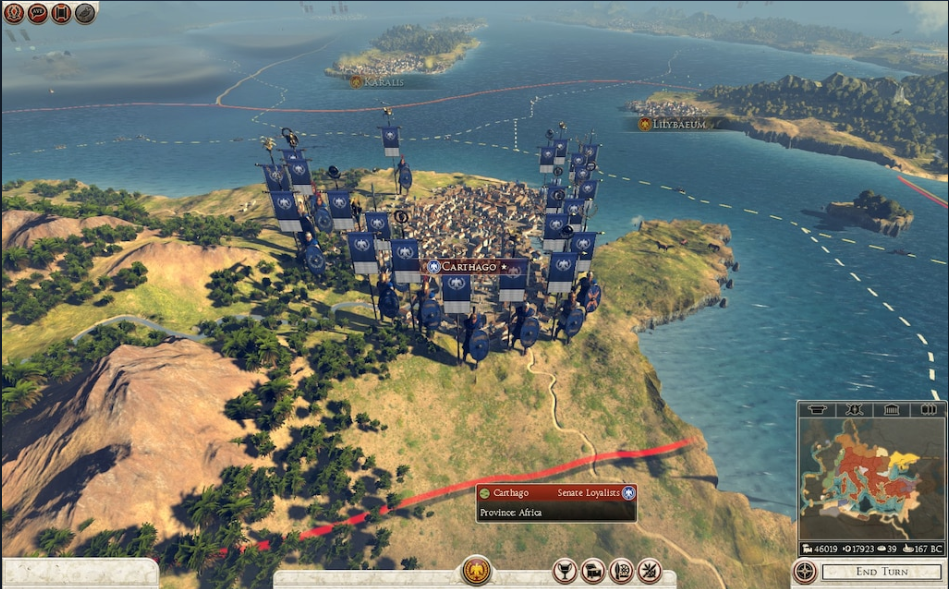Click the campaign minimap

point(870,478)
